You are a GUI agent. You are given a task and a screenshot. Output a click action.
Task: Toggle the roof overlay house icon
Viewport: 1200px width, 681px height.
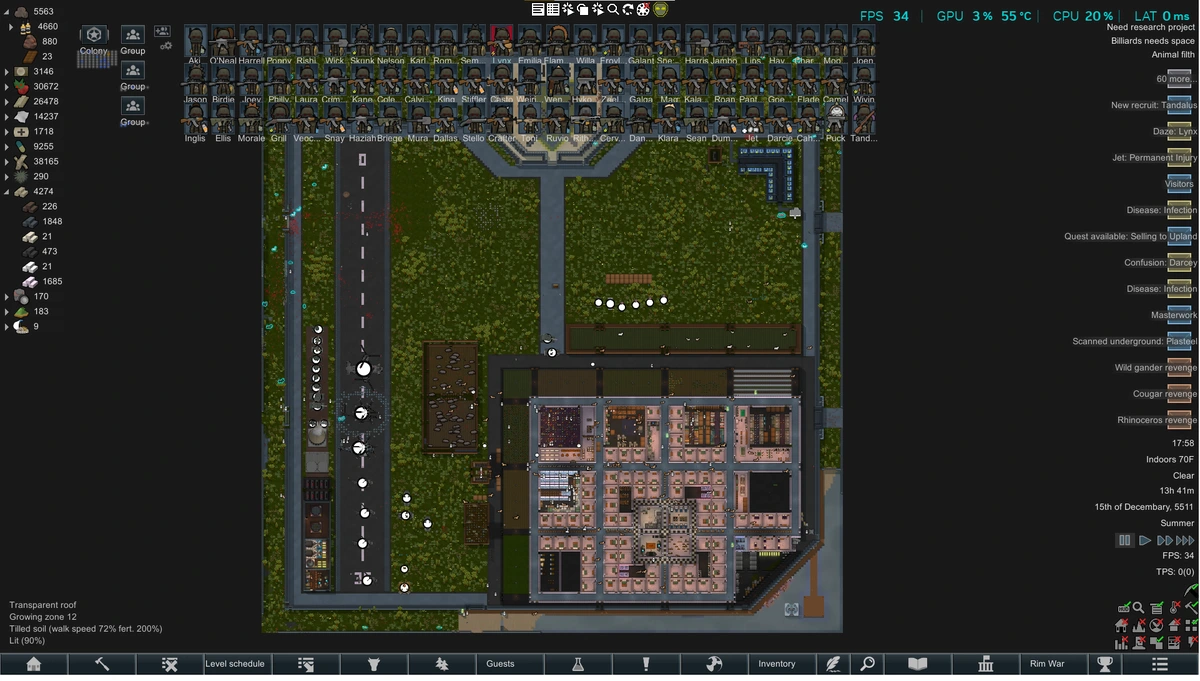click(1123, 625)
